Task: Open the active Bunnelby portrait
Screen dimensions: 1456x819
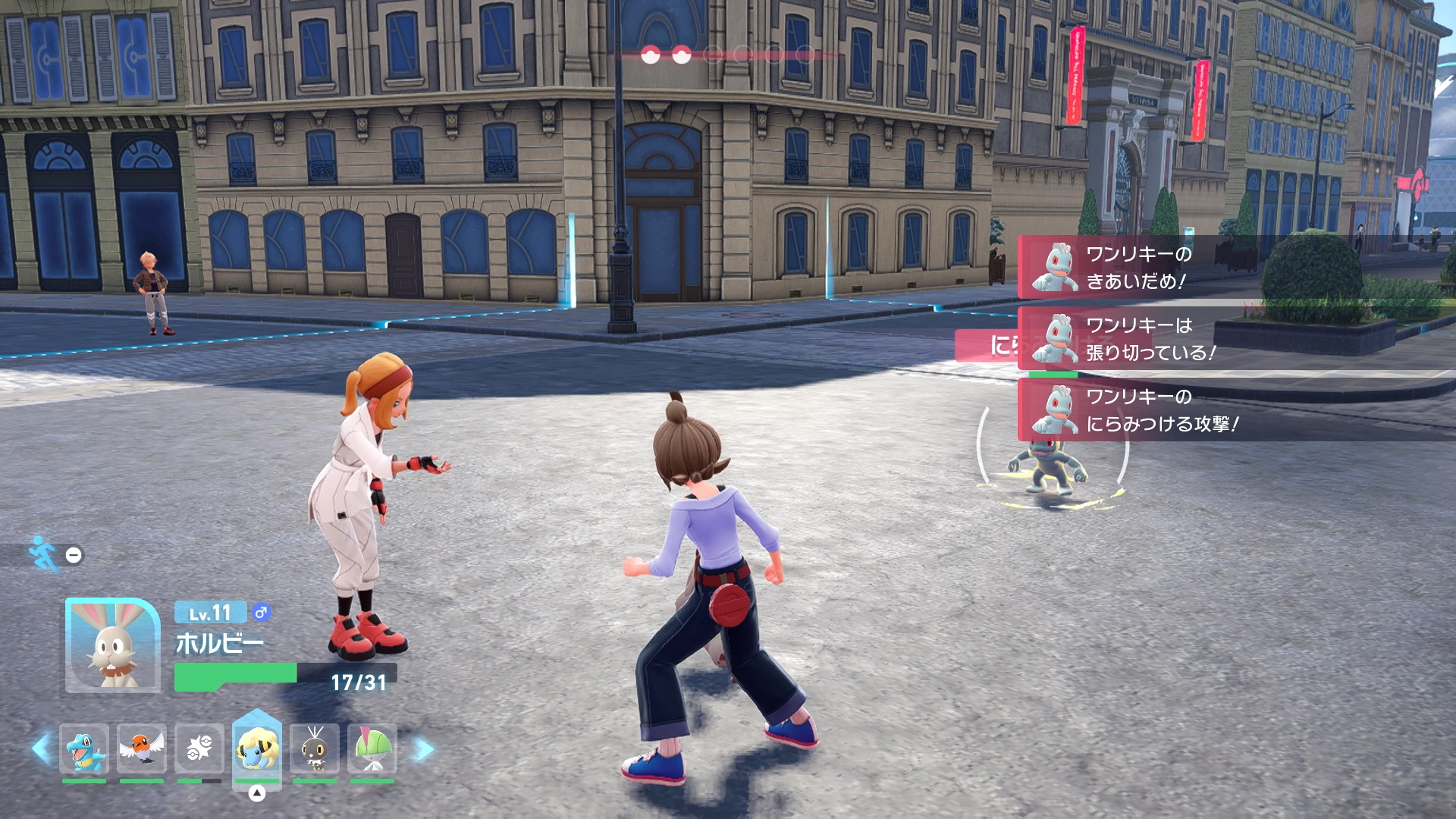Action: (112, 645)
